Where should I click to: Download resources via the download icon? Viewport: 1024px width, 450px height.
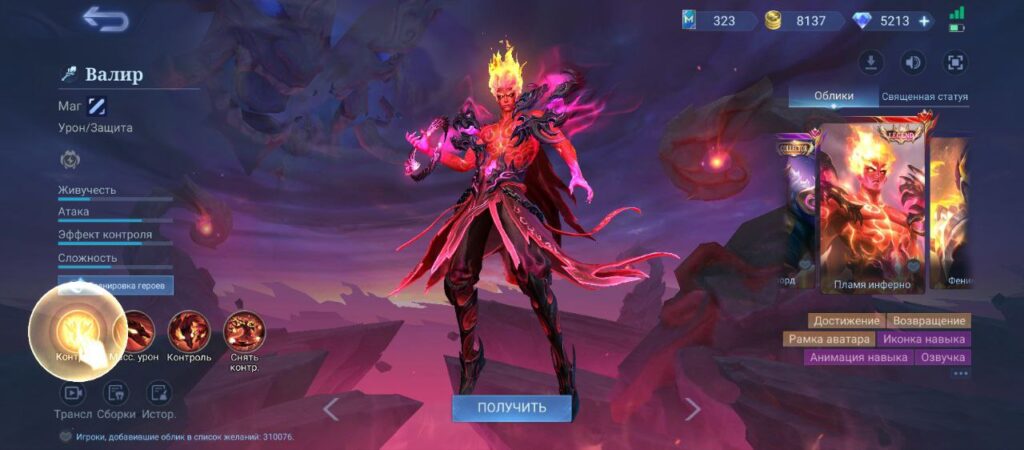(x=871, y=63)
